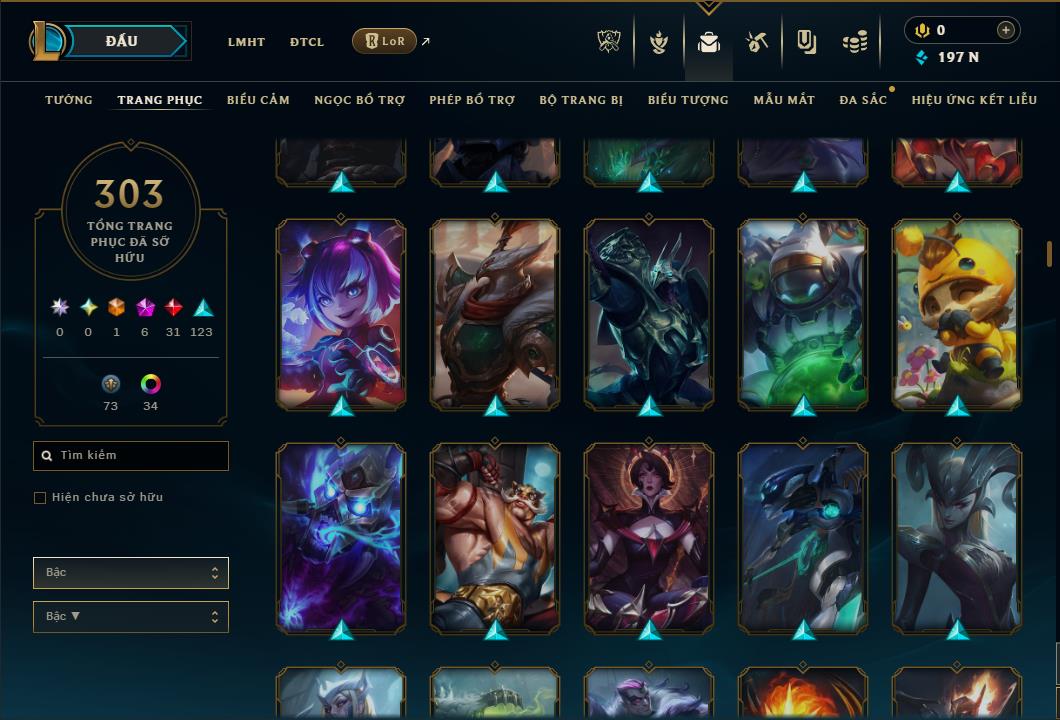Image resolution: width=1060 pixels, height=720 pixels.
Task: Click the Tìm kiếm search field
Action: click(131, 456)
